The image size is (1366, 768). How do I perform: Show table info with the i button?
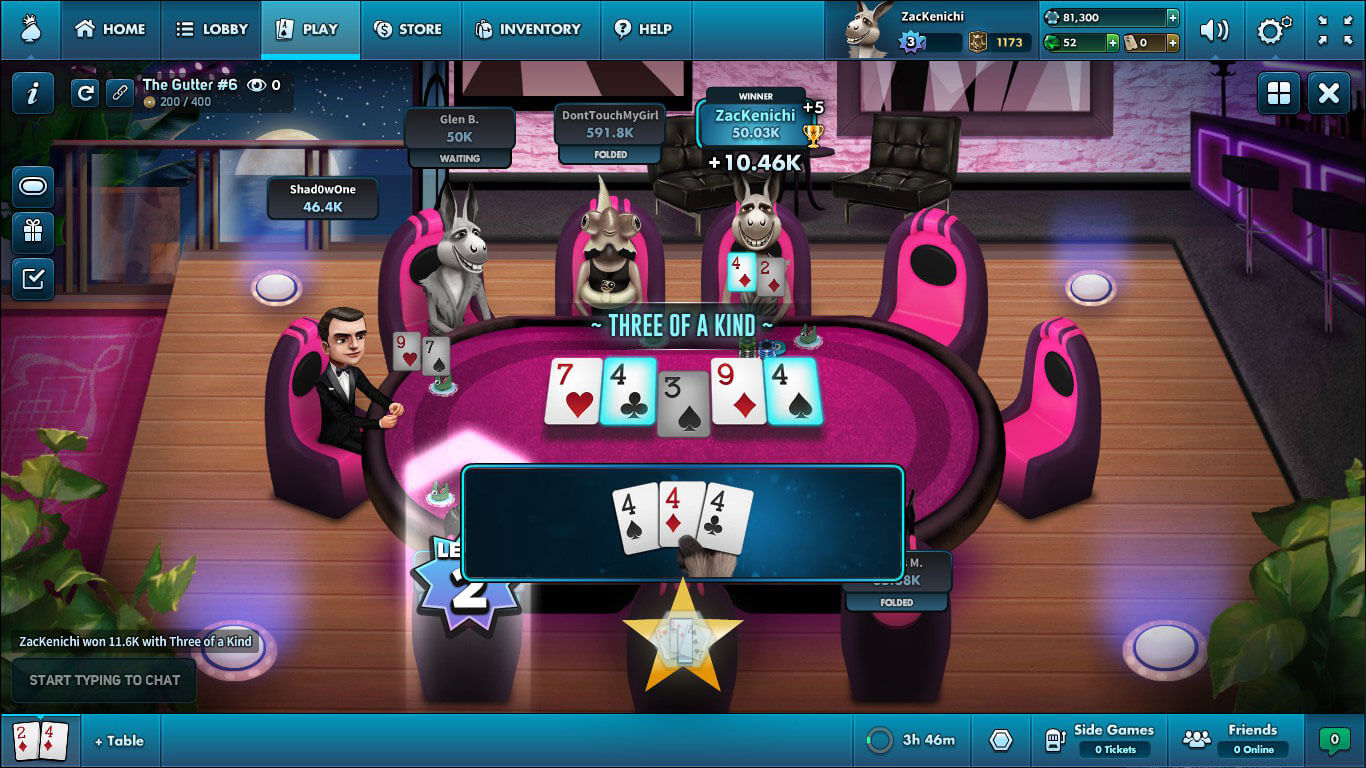pyautogui.click(x=33, y=94)
